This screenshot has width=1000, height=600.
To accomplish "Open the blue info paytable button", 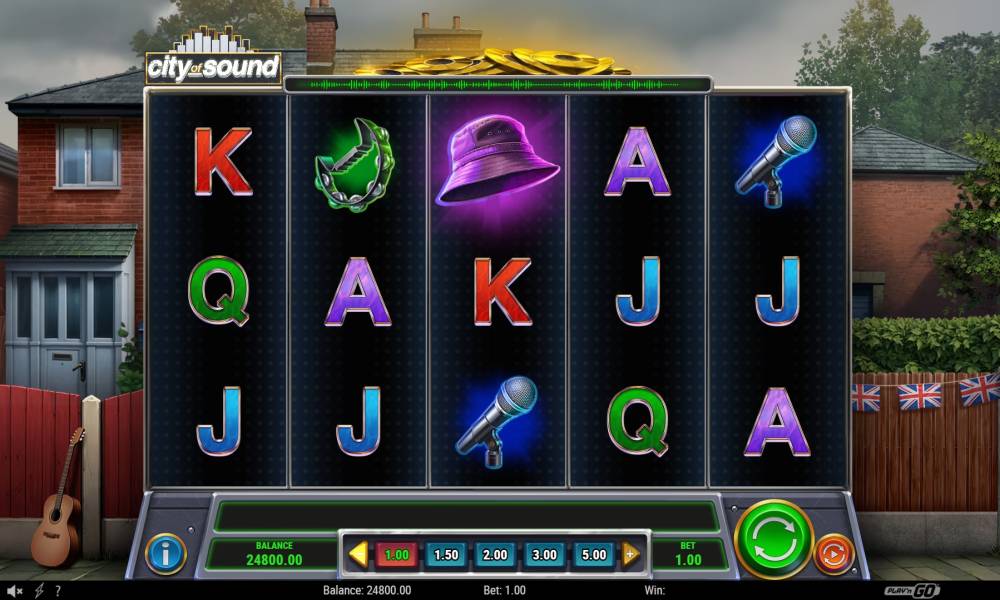I will point(165,554).
